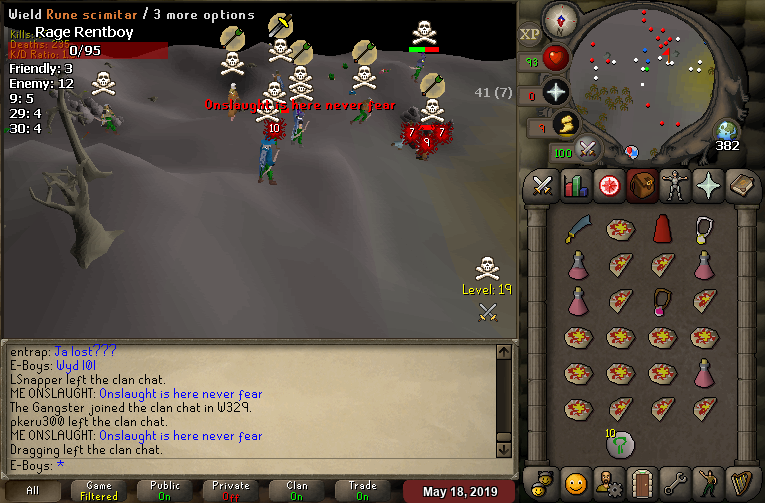
Task: Switch chat to the Clan filter
Action: [x=297, y=490]
